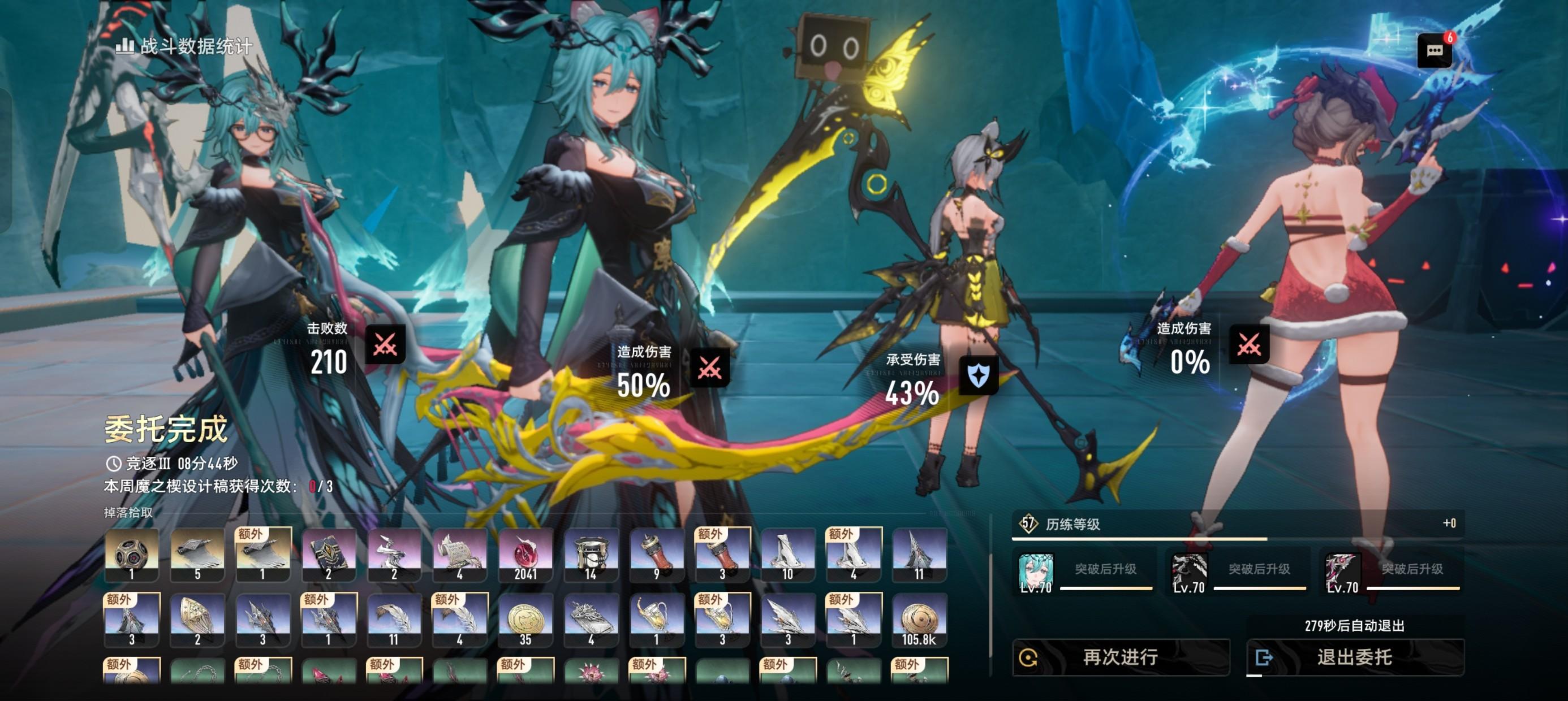This screenshot has height=701, width=1568.
Task: Open the chat messages icon
Action: click(x=1434, y=50)
